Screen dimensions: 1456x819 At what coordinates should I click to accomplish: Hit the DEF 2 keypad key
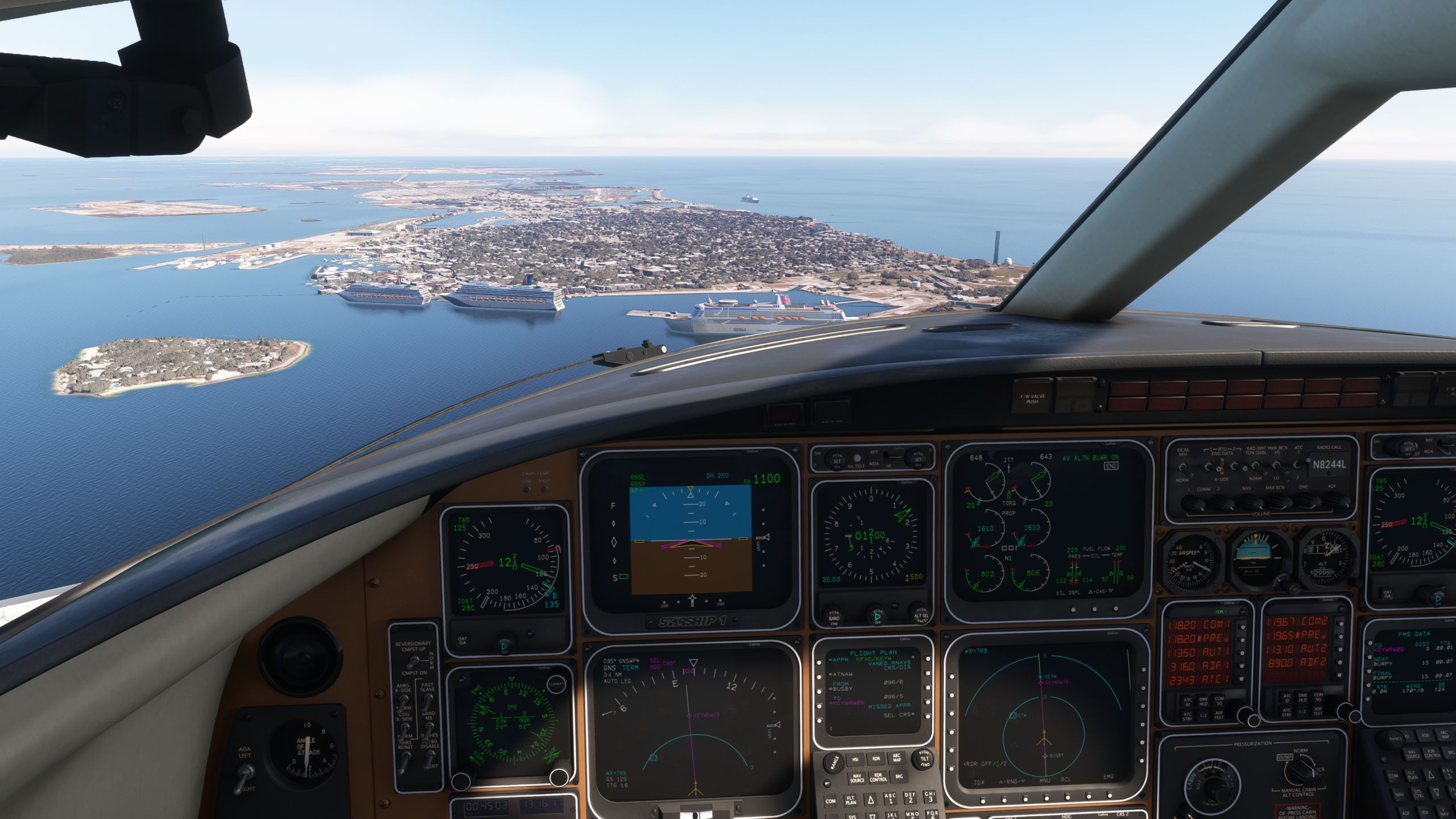coord(909,797)
